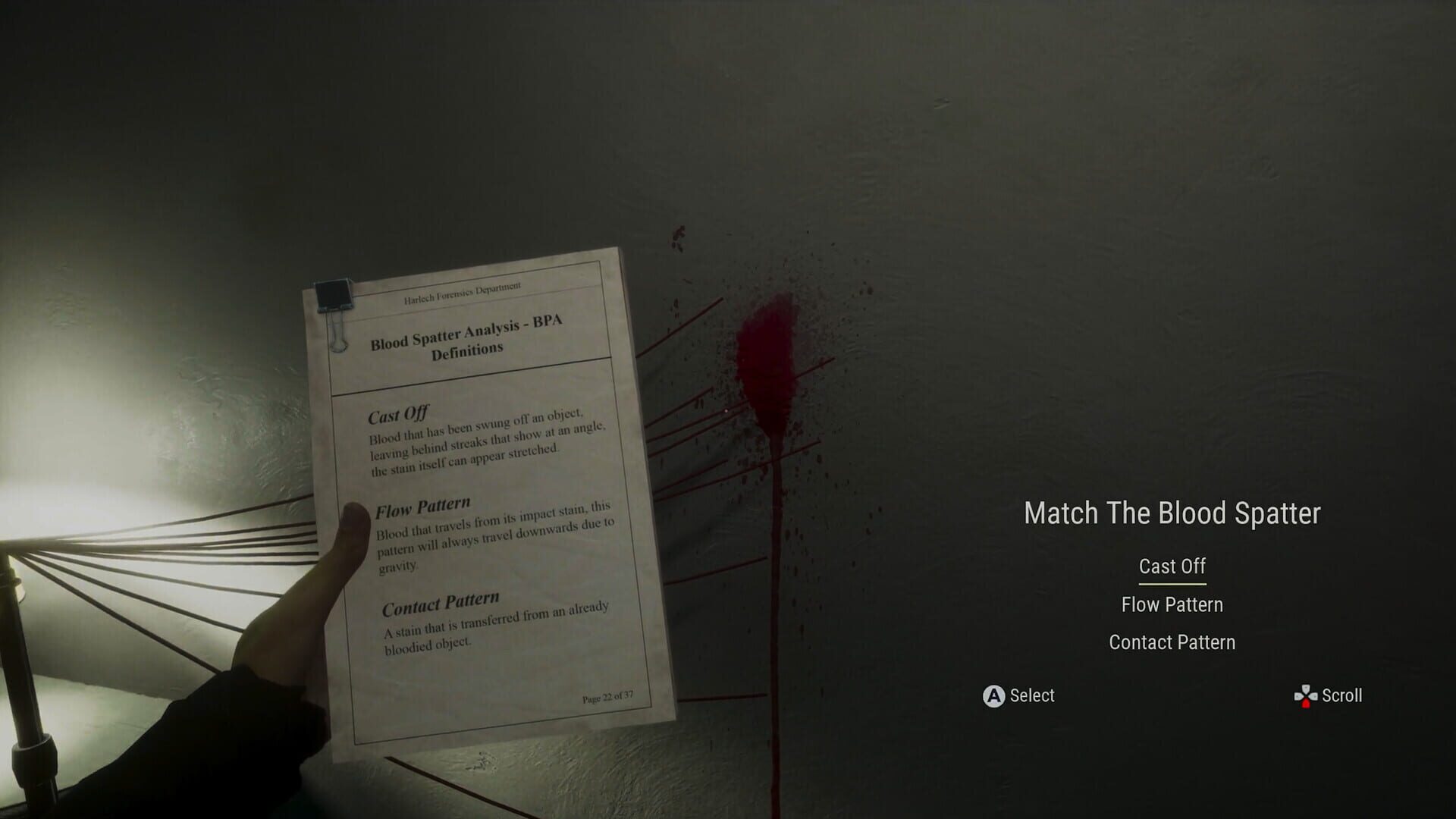The height and width of the screenshot is (819, 1456).
Task: Select the Flow Pattern answer option
Action: pos(1172,604)
